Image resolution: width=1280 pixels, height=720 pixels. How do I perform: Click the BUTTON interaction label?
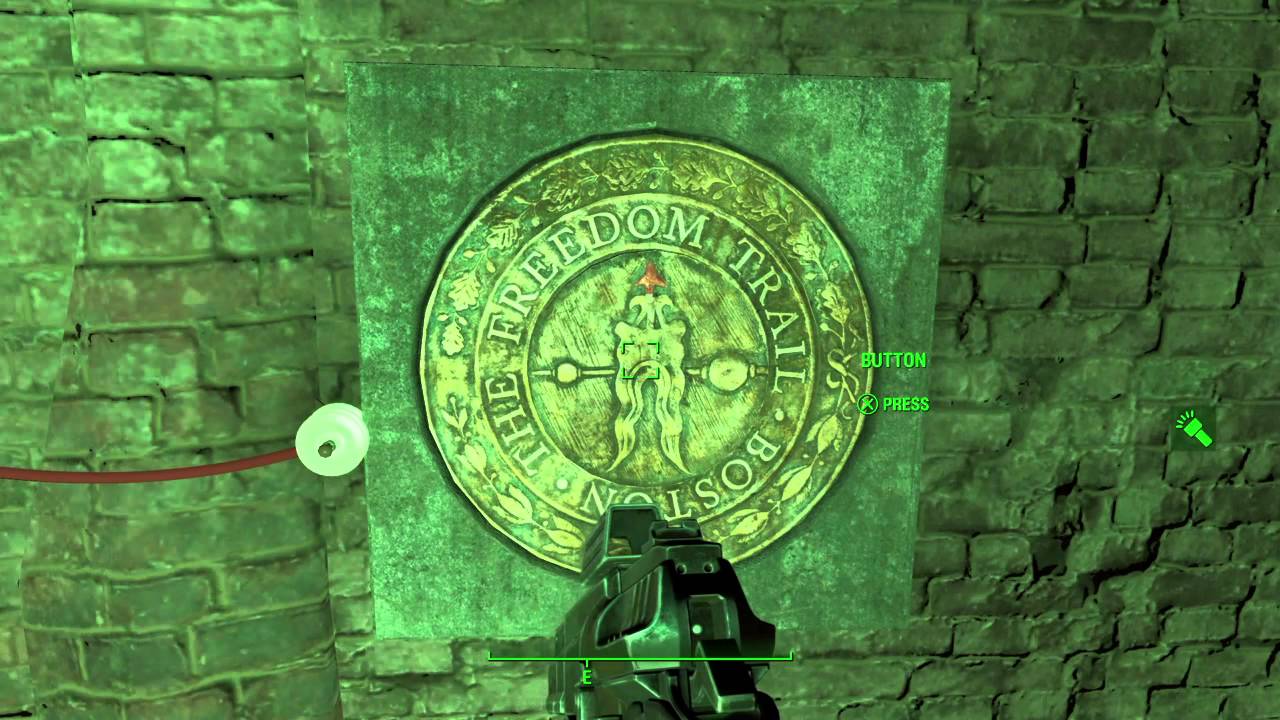tap(895, 361)
